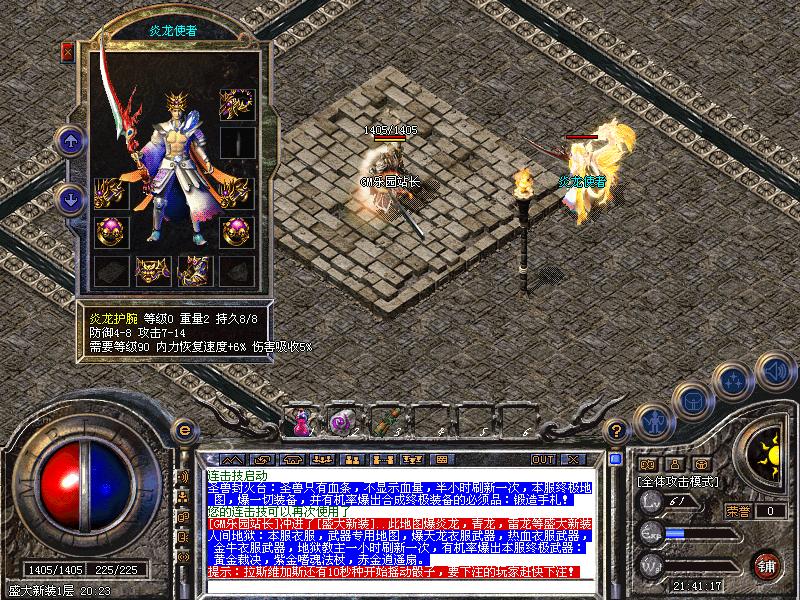The width and height of the screenshot is (800, 600).
Task: Use the item in hotbar slot 3
Action: [x=385, y=421]
